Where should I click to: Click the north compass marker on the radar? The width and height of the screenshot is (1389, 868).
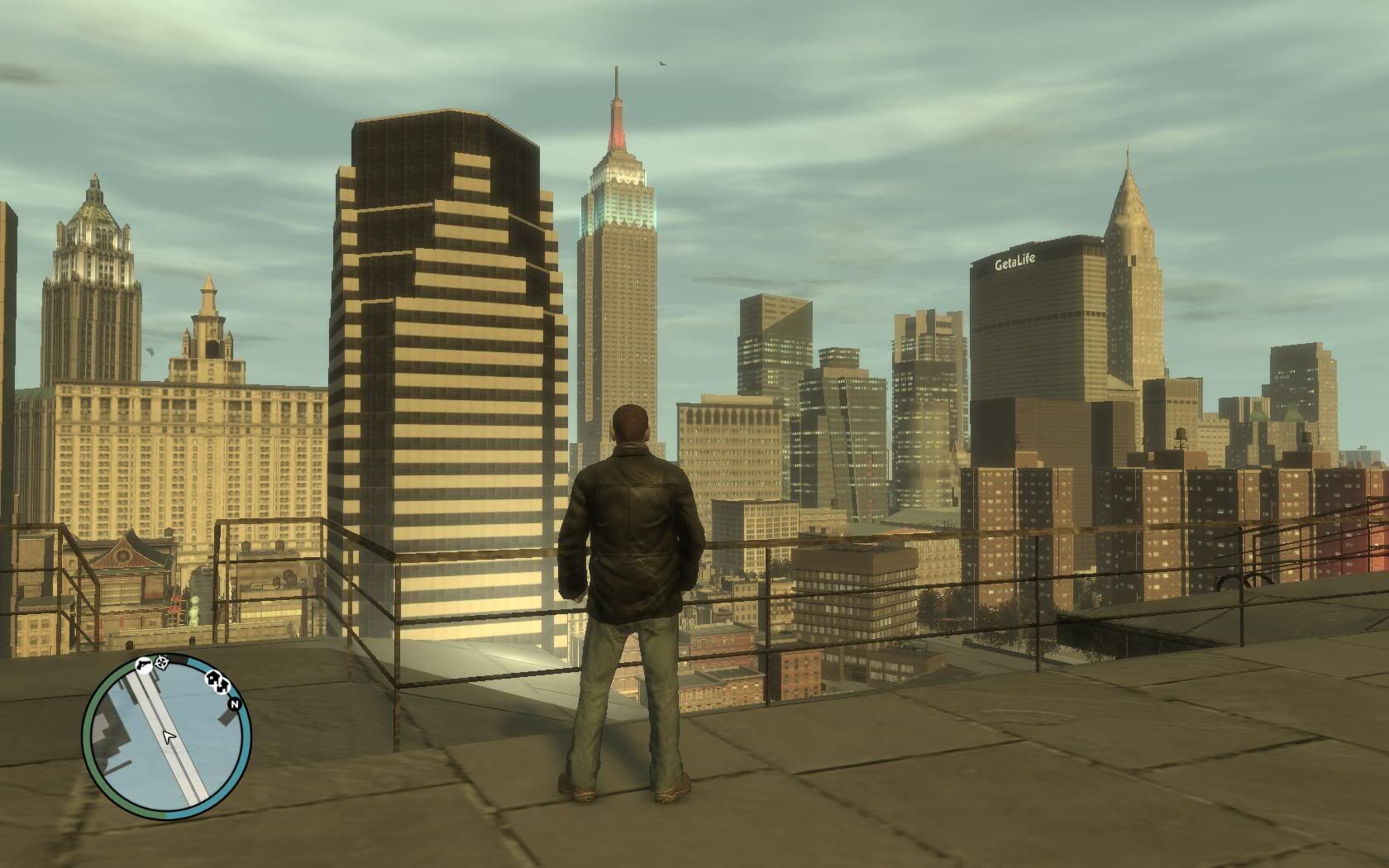(235, 704)
